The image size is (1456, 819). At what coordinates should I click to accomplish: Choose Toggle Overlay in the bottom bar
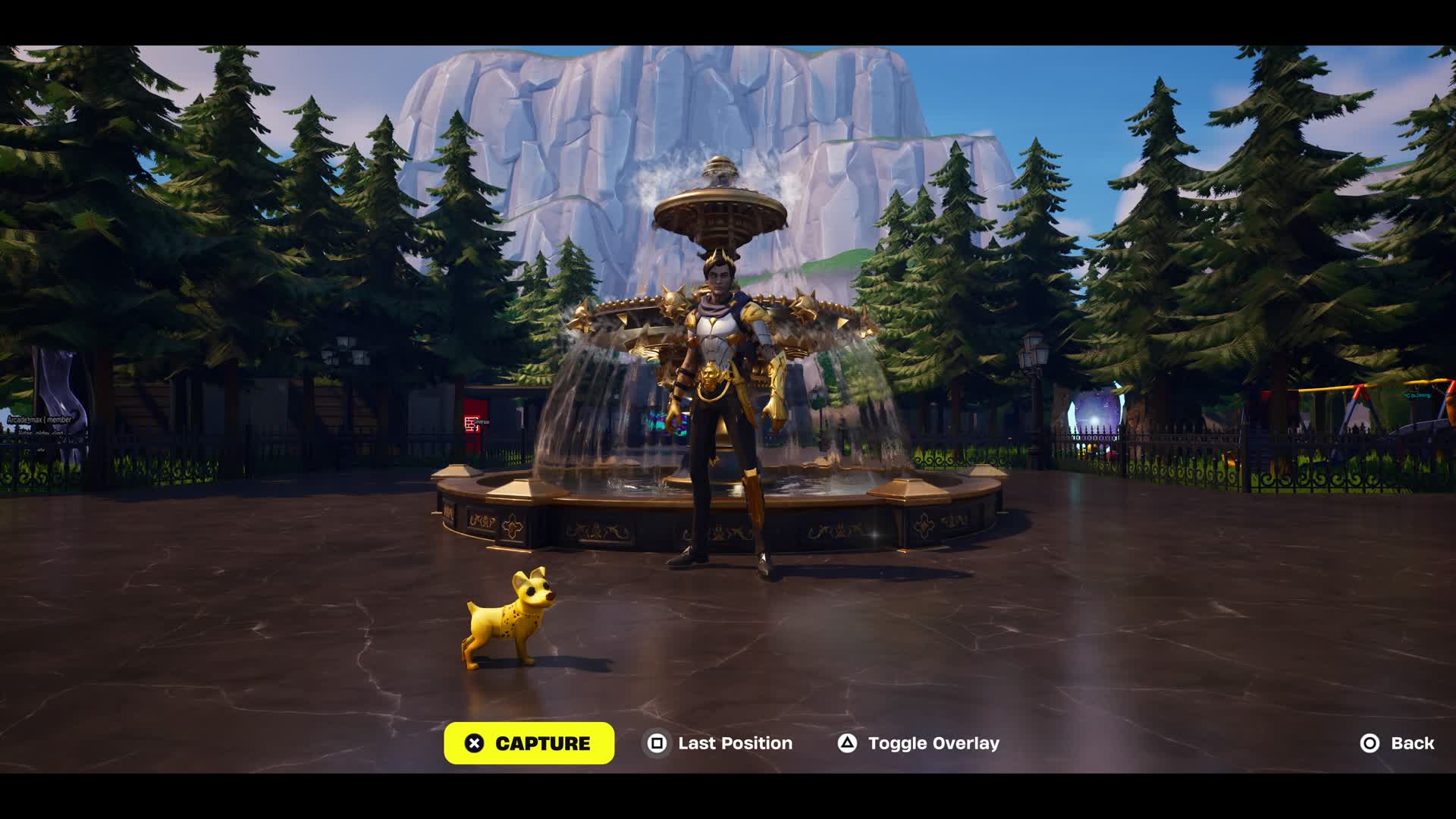[x=918, y=743]
